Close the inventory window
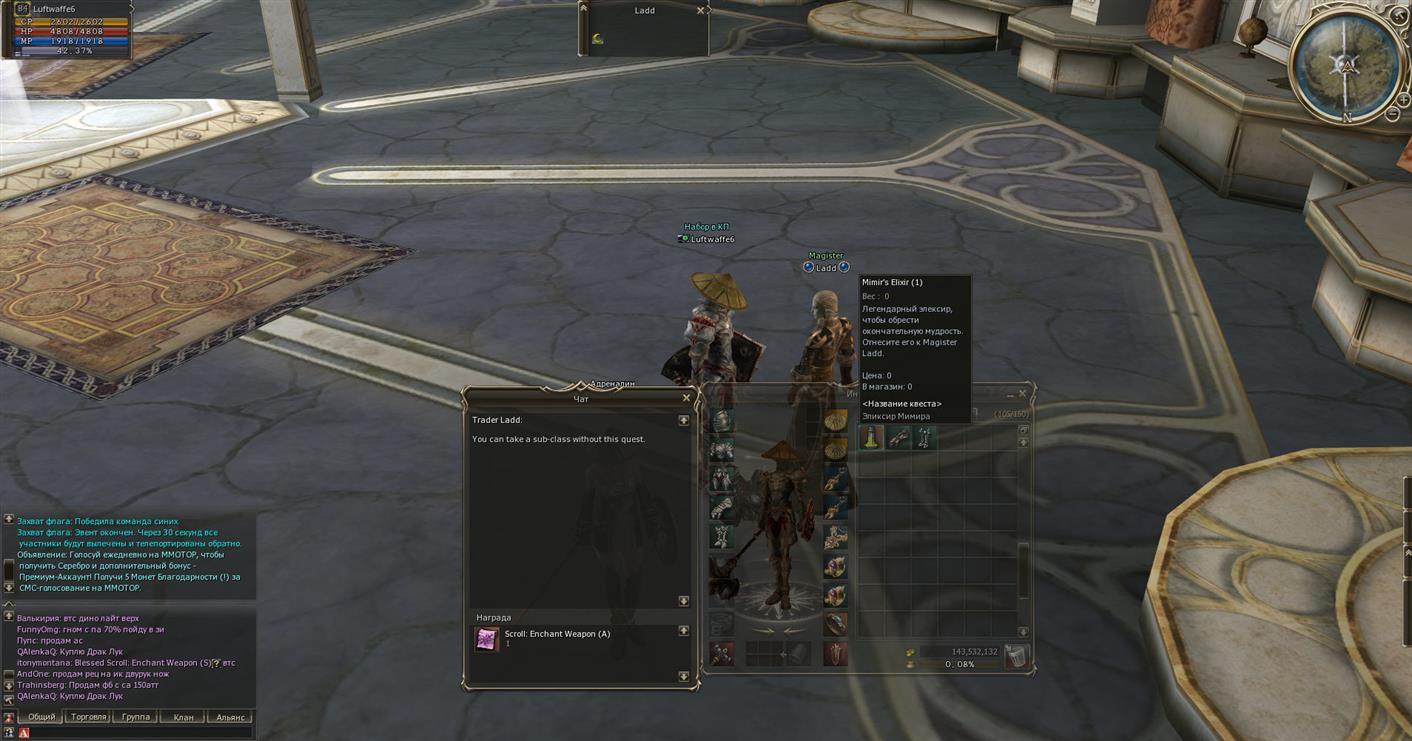 pyautogui.click(x=1022, y=394)
